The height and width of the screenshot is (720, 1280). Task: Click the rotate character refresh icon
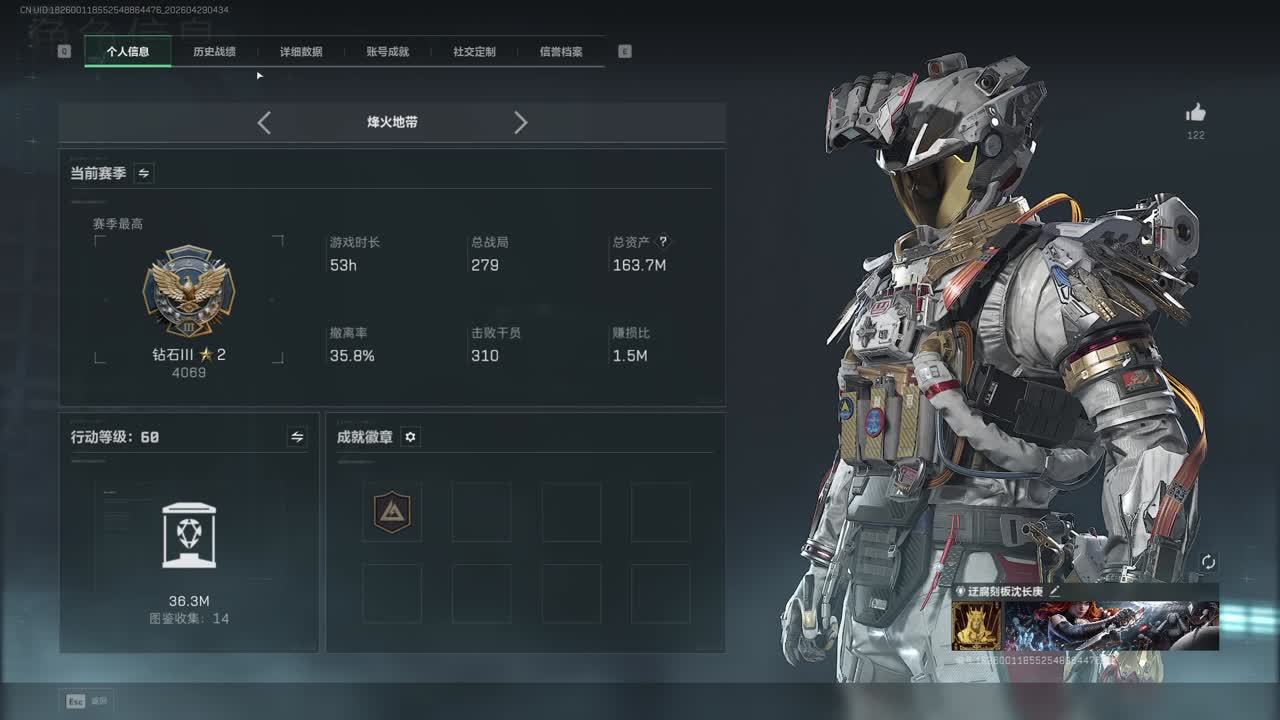[x=1208, y=562]
